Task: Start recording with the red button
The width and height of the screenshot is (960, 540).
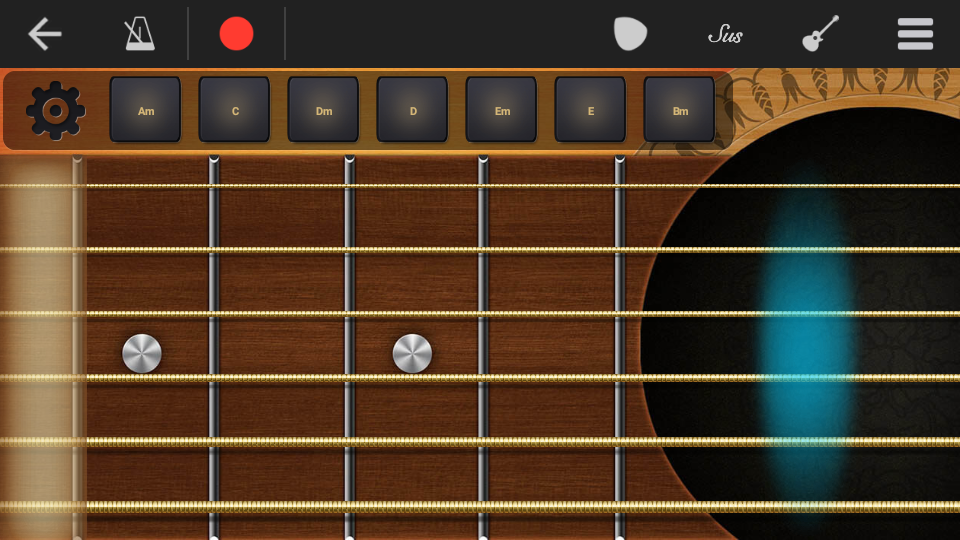Action: pyautogui.click(x=236, y=34)
